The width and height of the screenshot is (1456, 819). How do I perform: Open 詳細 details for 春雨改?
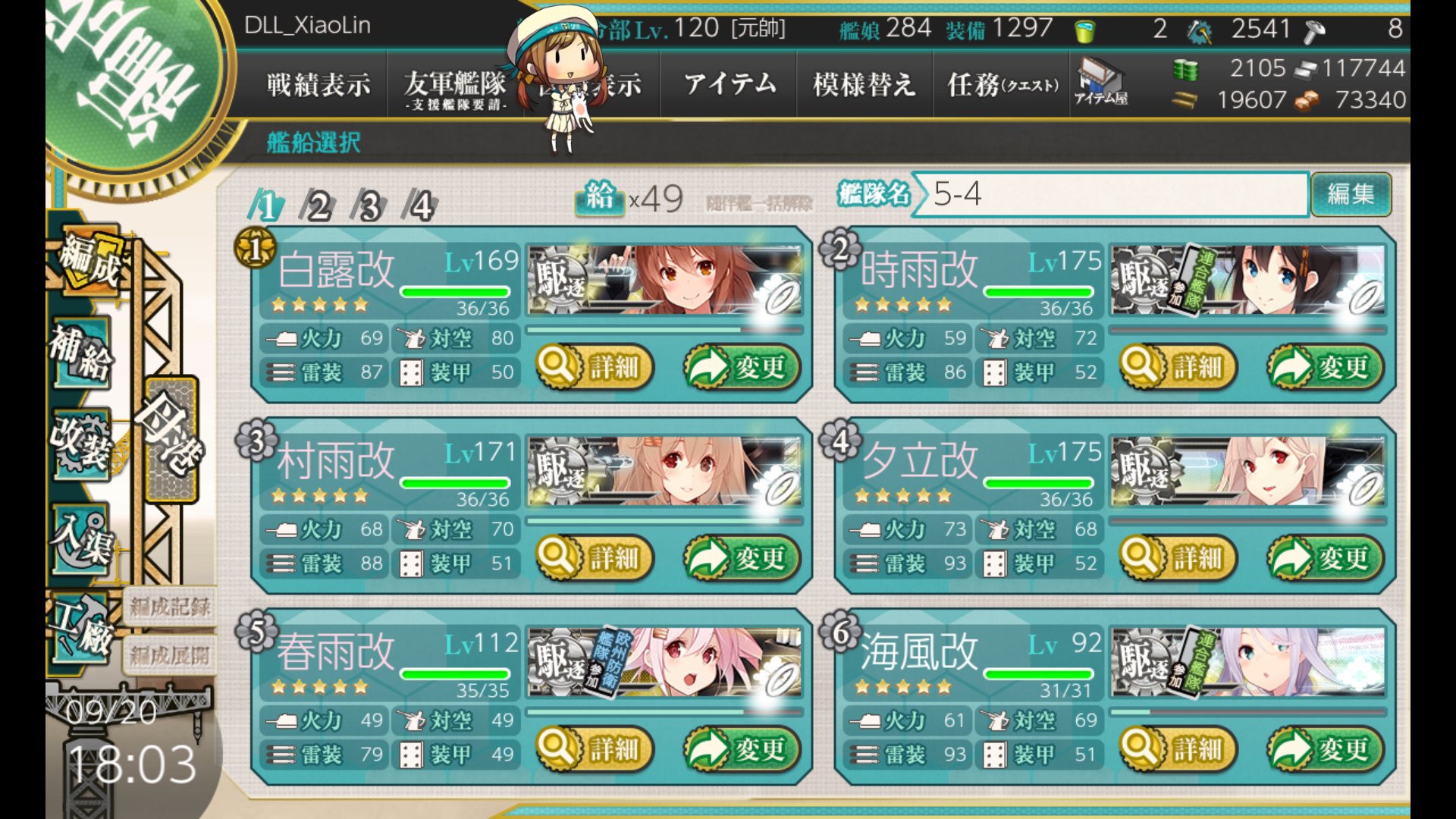596,750
